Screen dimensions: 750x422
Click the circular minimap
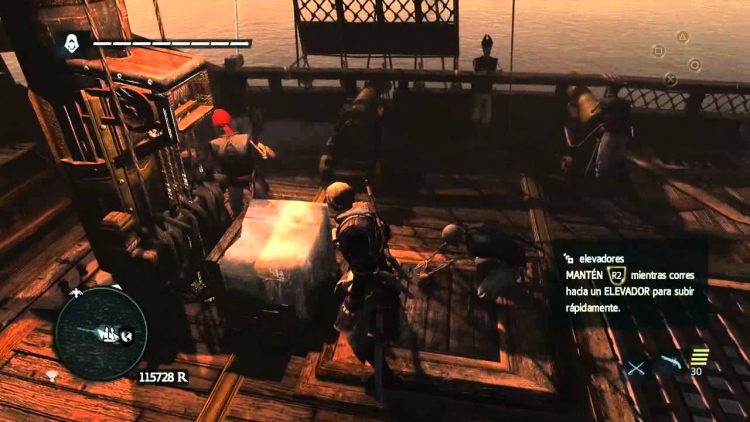[x=101, y=333]
